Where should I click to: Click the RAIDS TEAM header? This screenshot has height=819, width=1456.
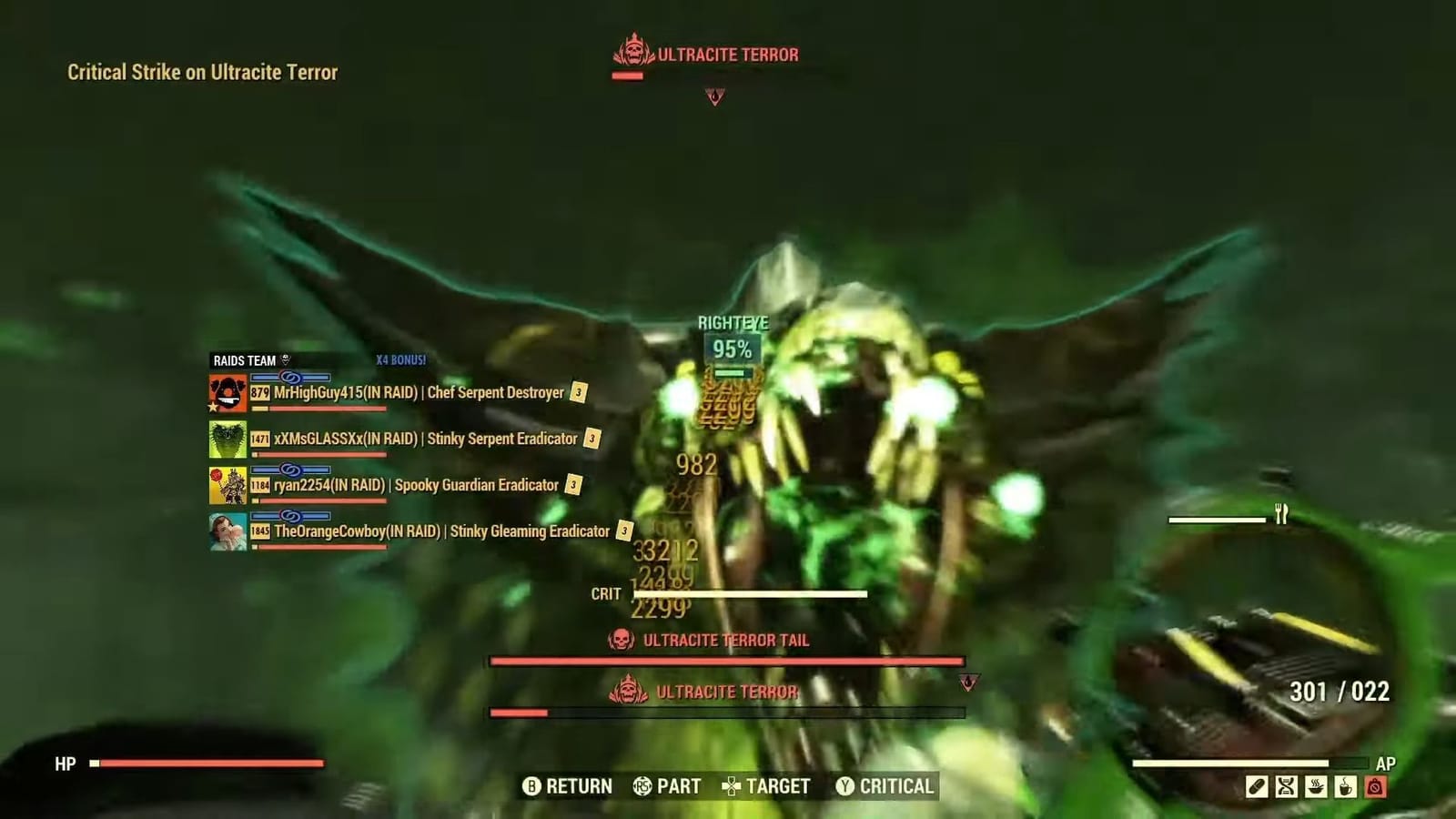pyautogui.click(x=244, y=360)
